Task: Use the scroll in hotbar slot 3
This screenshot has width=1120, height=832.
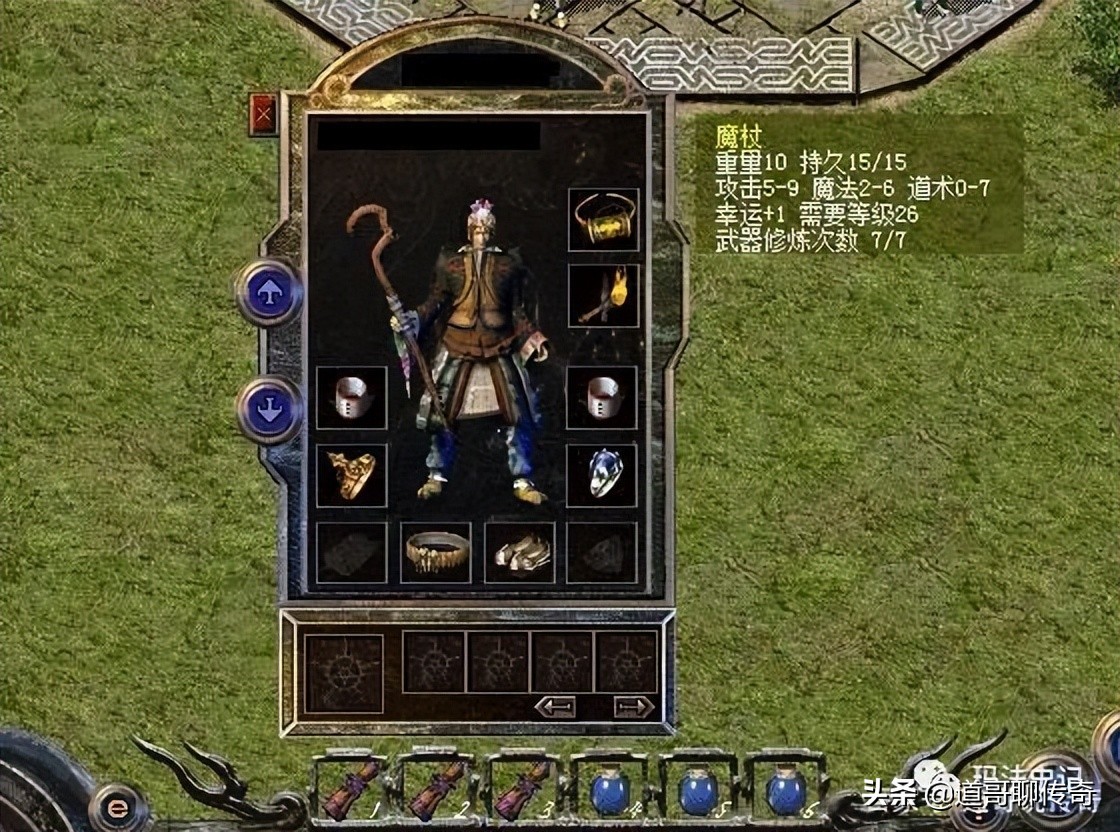Action: [x=523, y=790]
